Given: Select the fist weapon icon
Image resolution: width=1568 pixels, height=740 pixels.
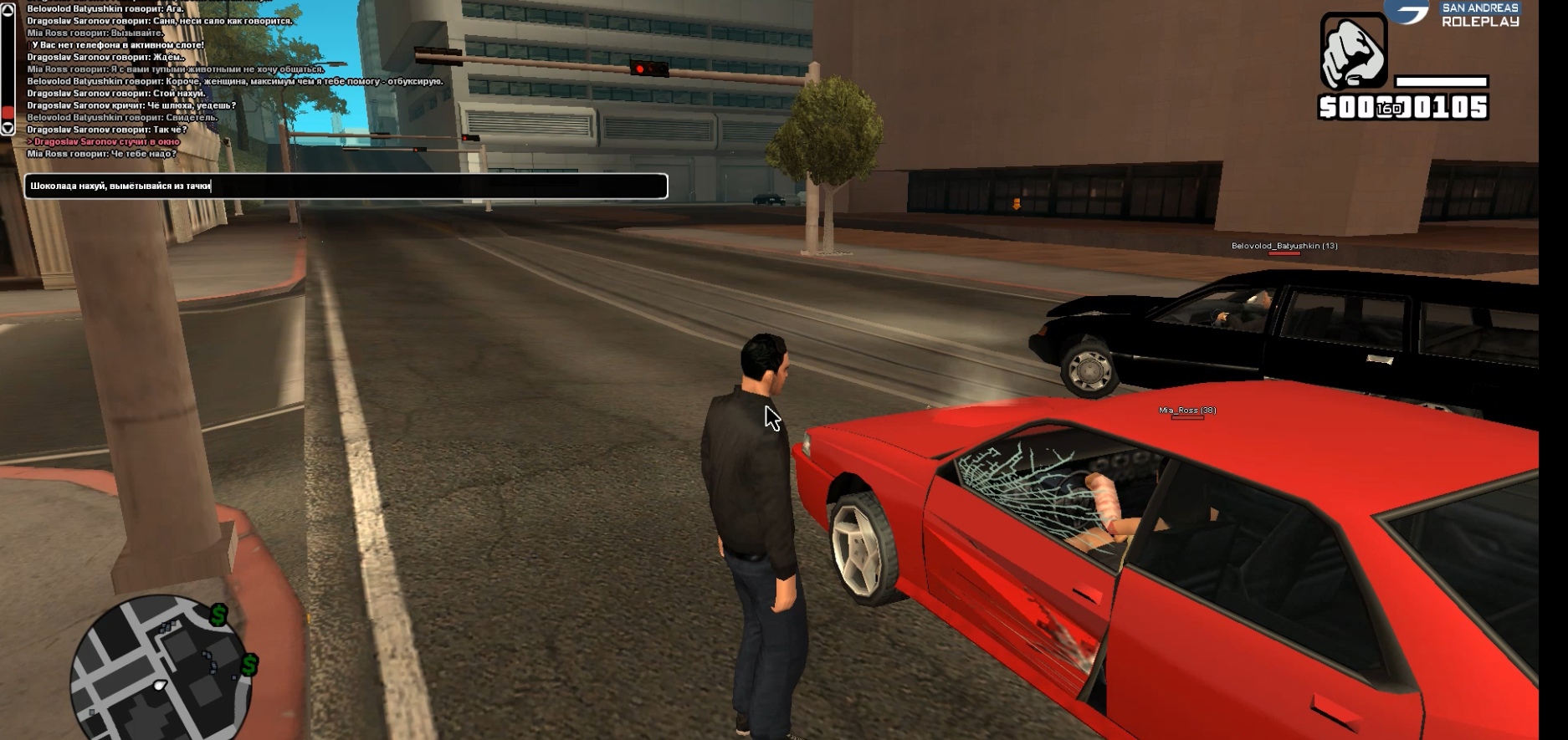Looking at the screenshot, I should [x=1353, y=51].
